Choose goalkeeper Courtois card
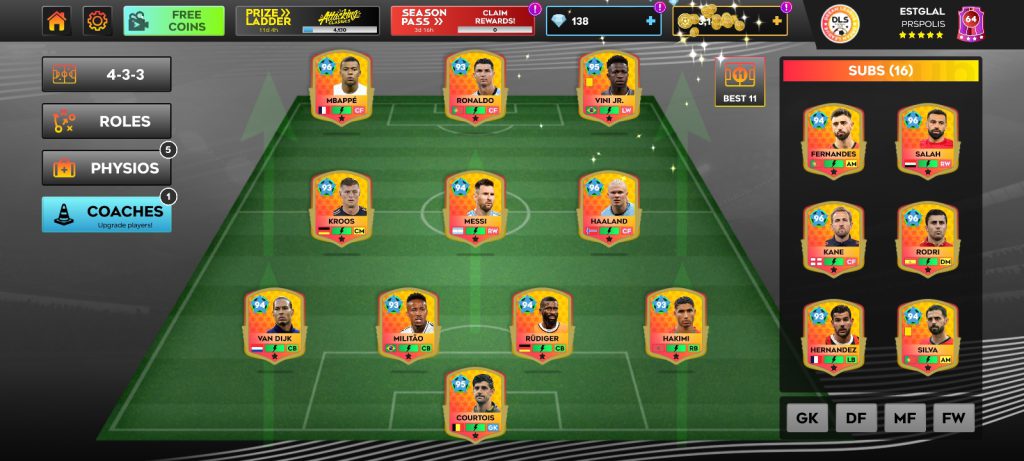 475,402
